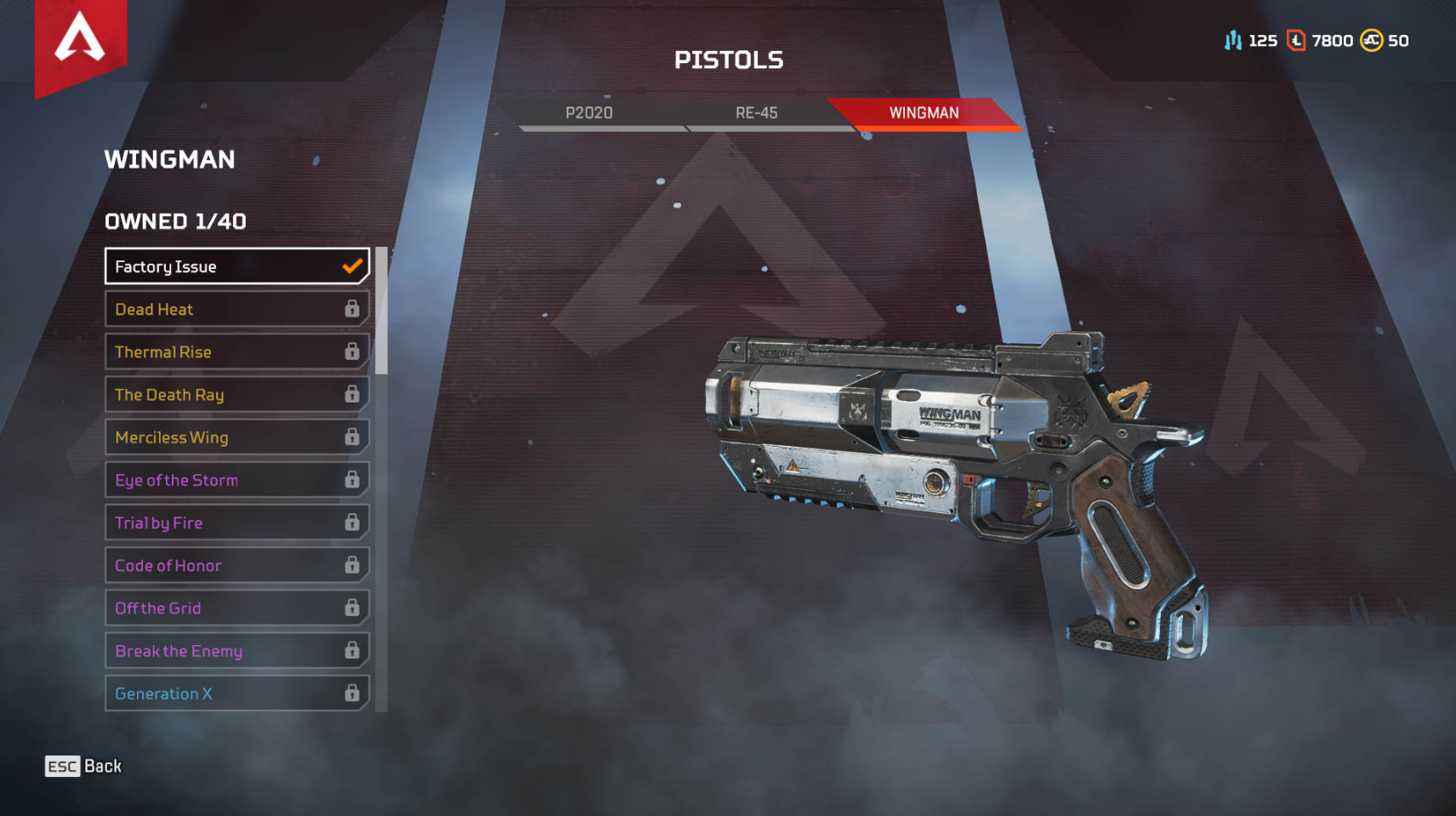Switch to the P2020 tab
Image resolution: width=1456 pixels, height=816 pixels.
589,112
